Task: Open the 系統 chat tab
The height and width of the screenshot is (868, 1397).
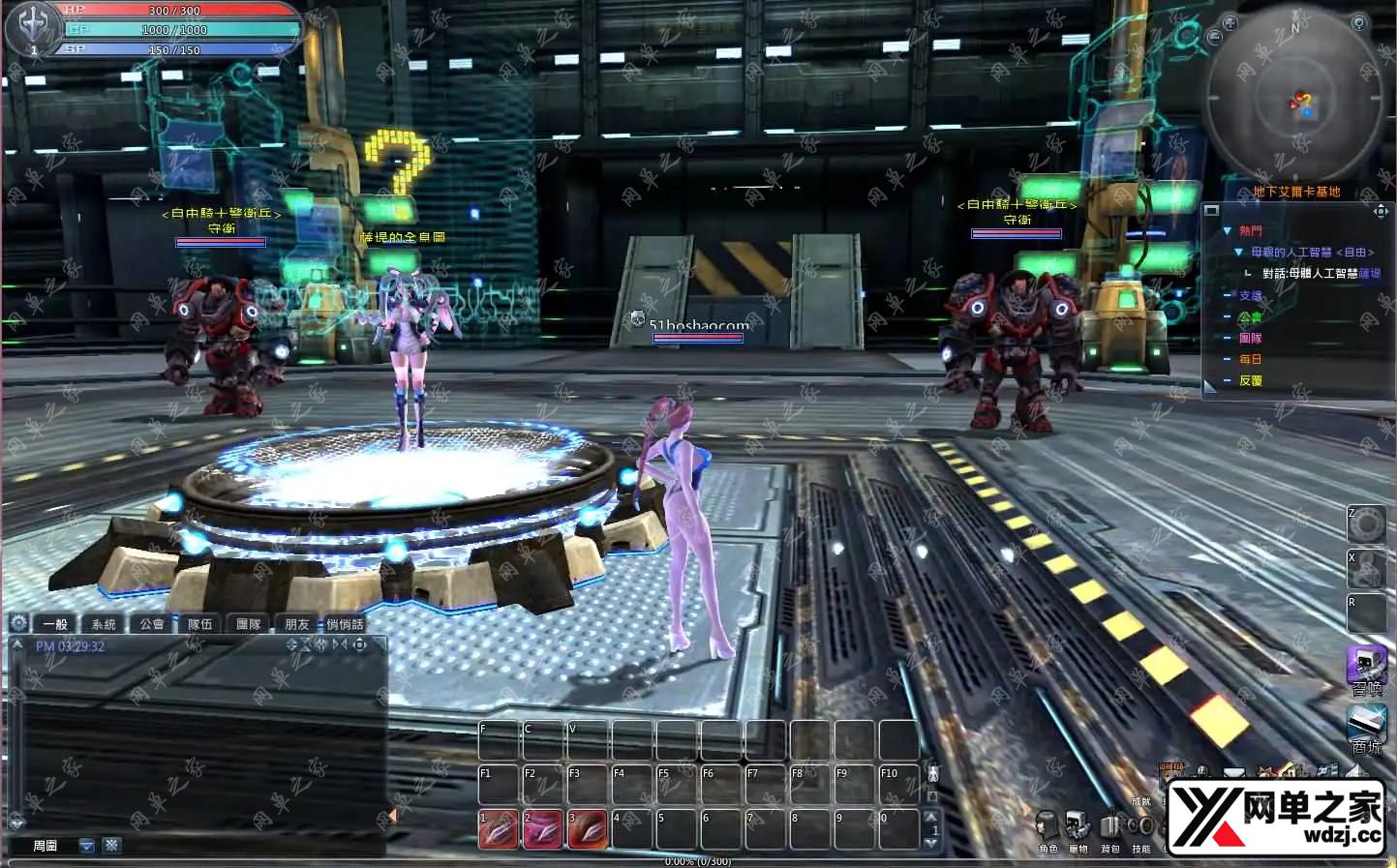Action: click(104, 624)
